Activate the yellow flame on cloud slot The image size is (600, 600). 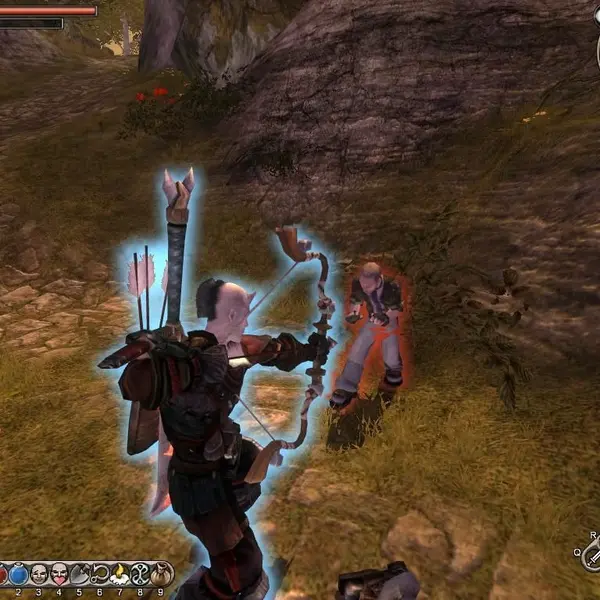click(121, 574)
